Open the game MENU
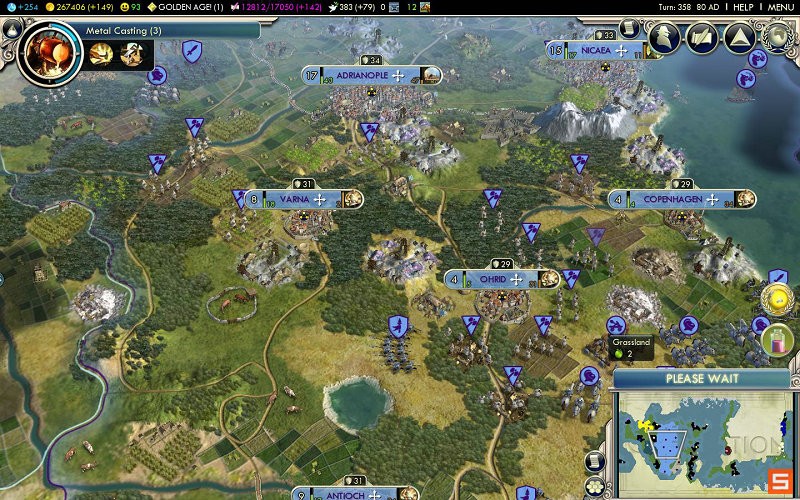This screenshot has width=800, height=500. pyautogui.click(x=781, y=7)
